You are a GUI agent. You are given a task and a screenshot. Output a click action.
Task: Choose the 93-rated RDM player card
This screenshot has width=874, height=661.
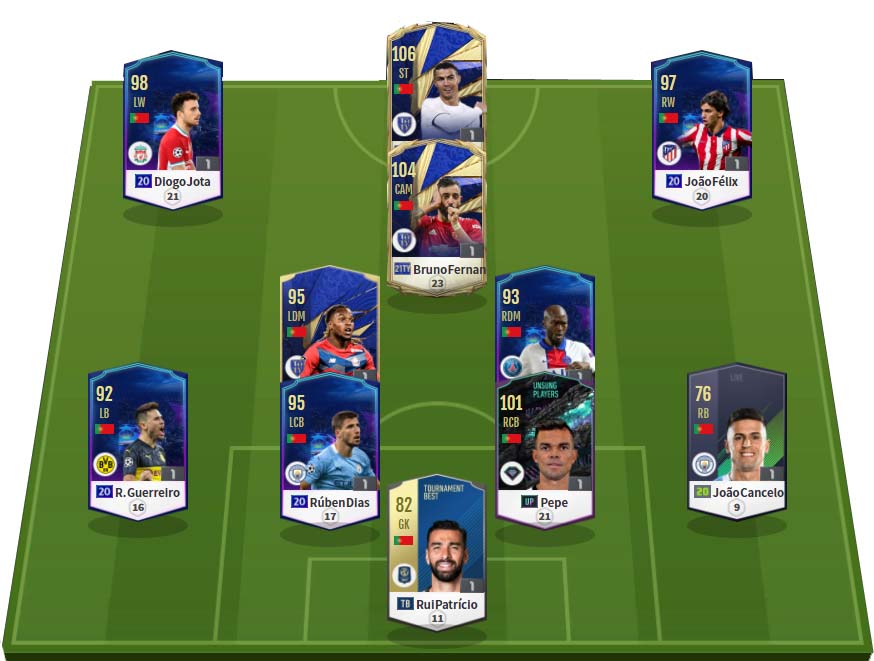[545, 322]
